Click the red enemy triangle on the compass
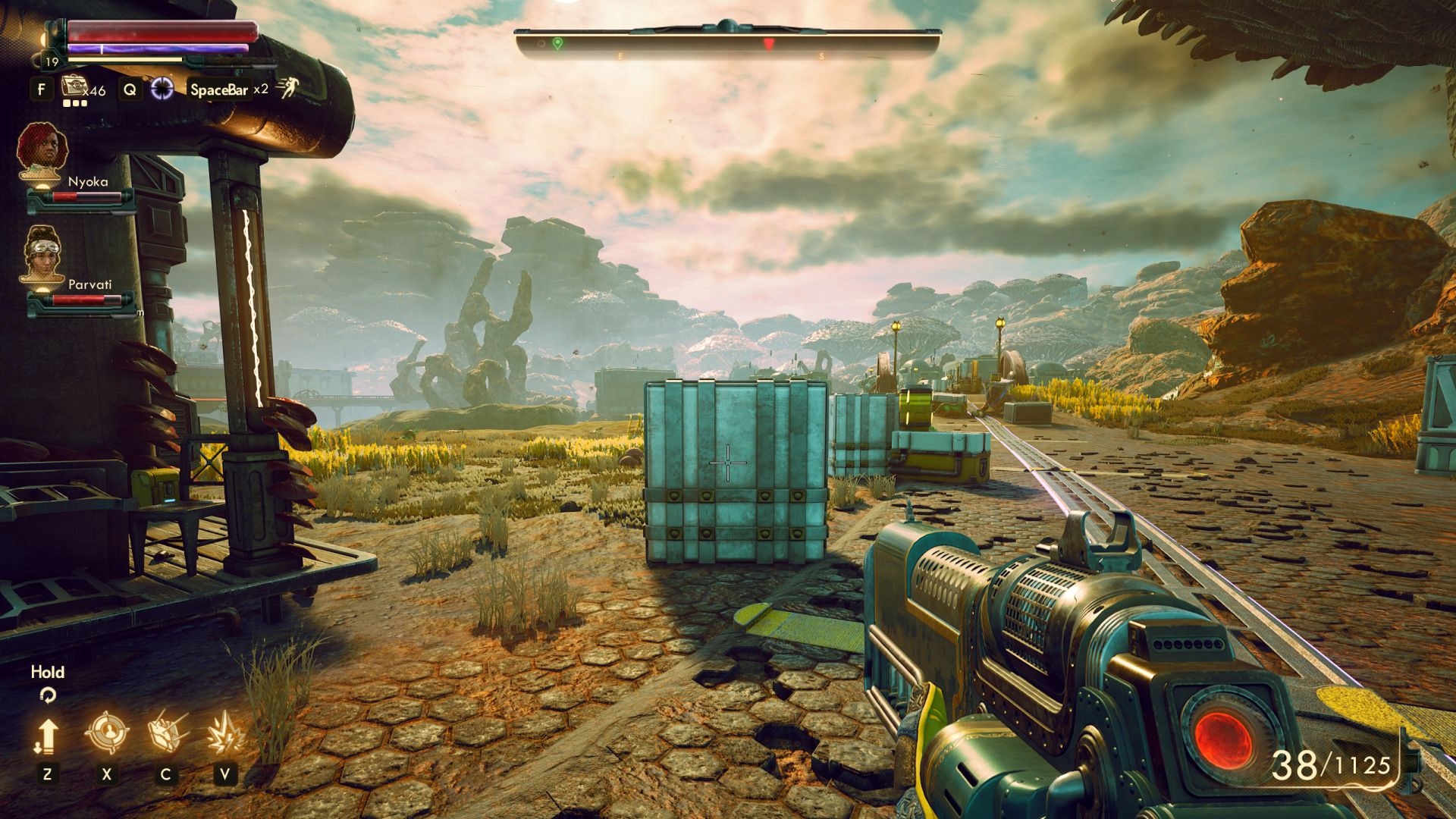The image size is (1456, 819). point(769,43)
